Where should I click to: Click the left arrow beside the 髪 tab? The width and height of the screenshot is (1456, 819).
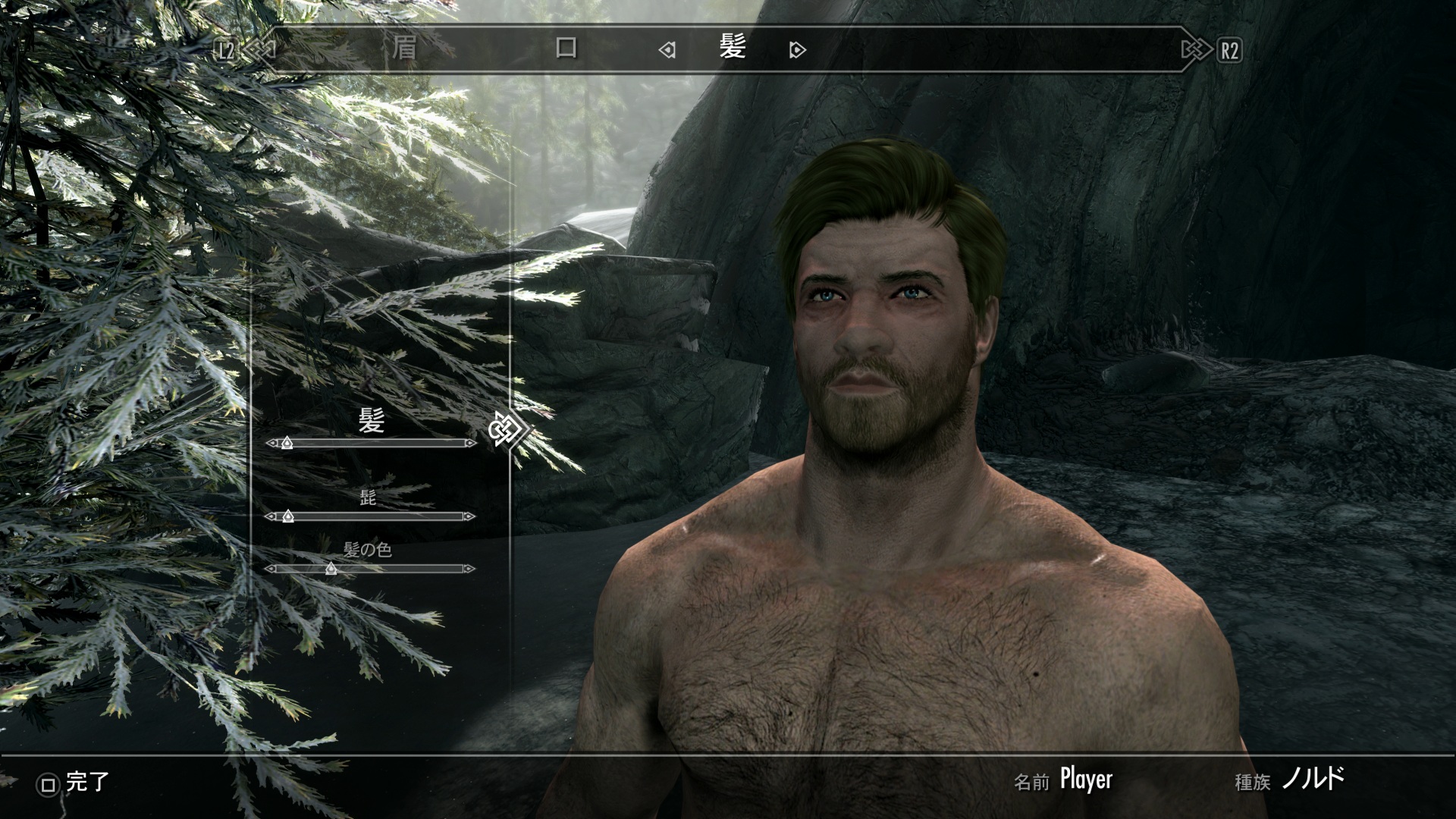tap(667, 51)
